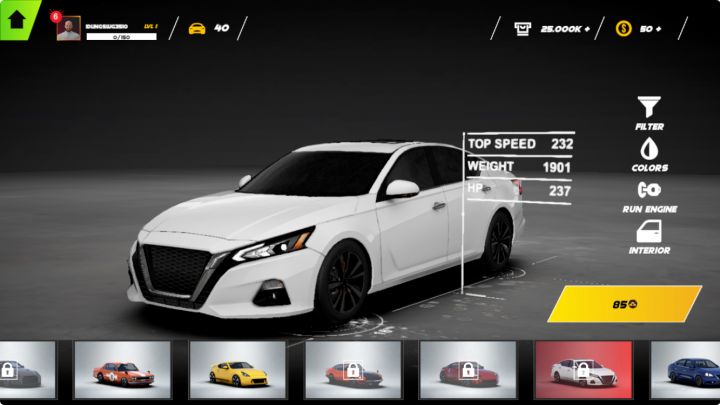Choose the blue sedan thumbnail
720x405 pixels.
point(690,370)
